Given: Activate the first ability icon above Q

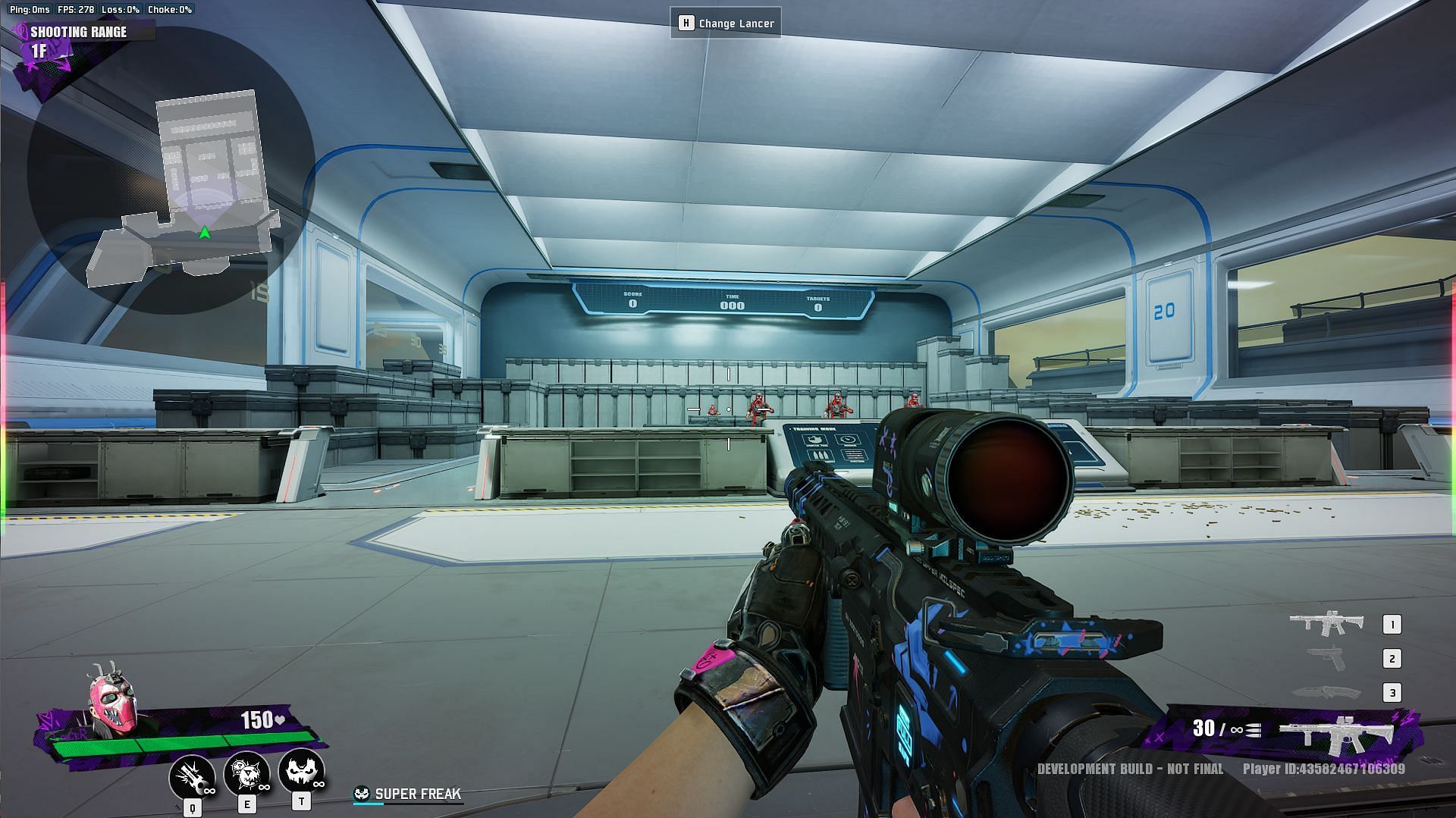Looking at the screenshot, I should (x=192, y=775).
